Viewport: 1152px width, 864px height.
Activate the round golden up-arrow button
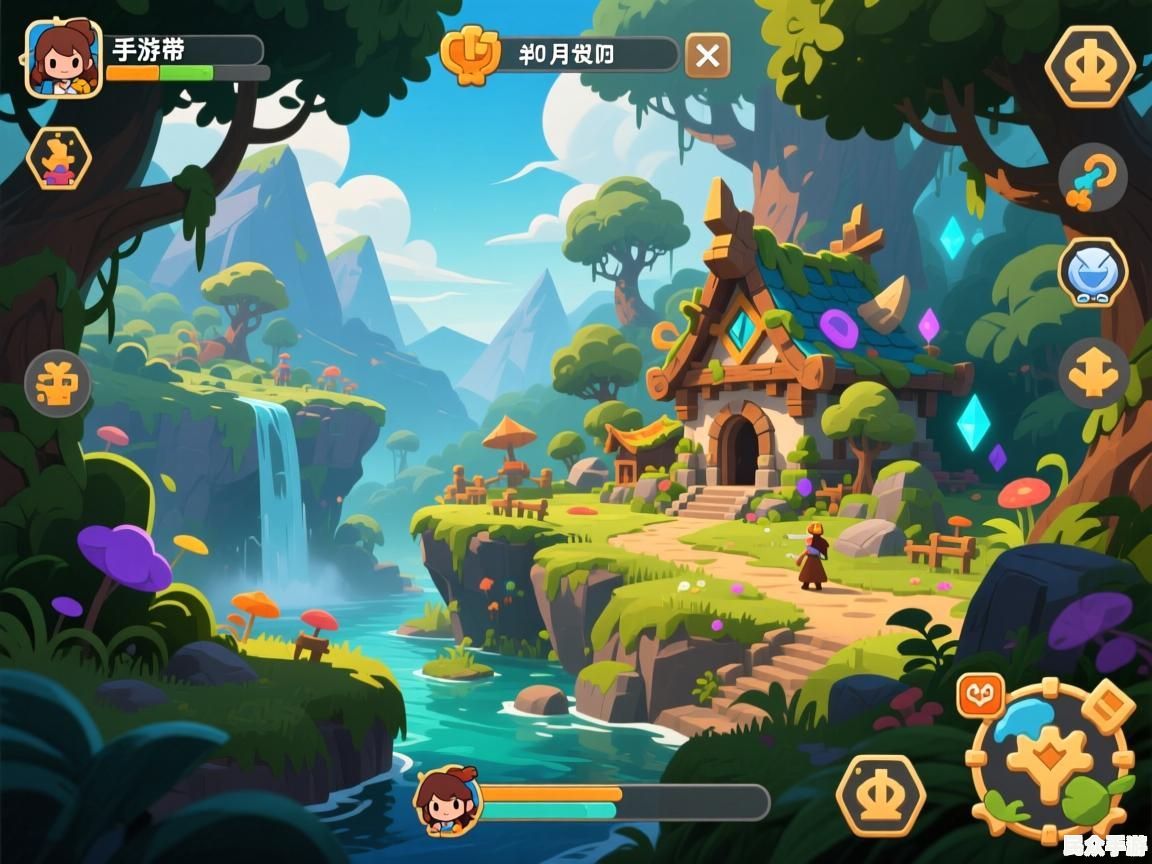(1093, 373)
